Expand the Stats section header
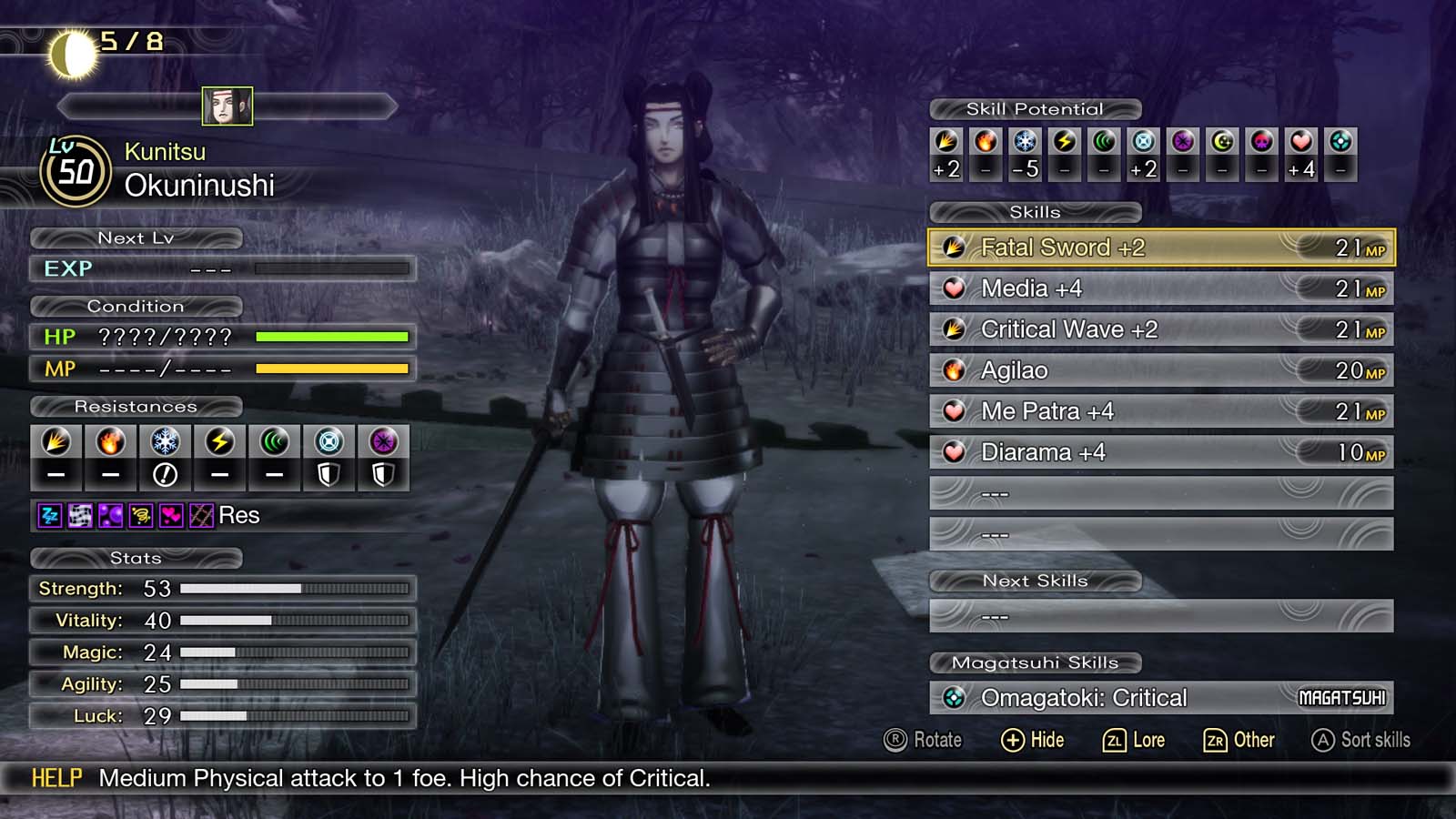Image resolution: width=1456 pixels, height=819 pixels. [136, 558]
